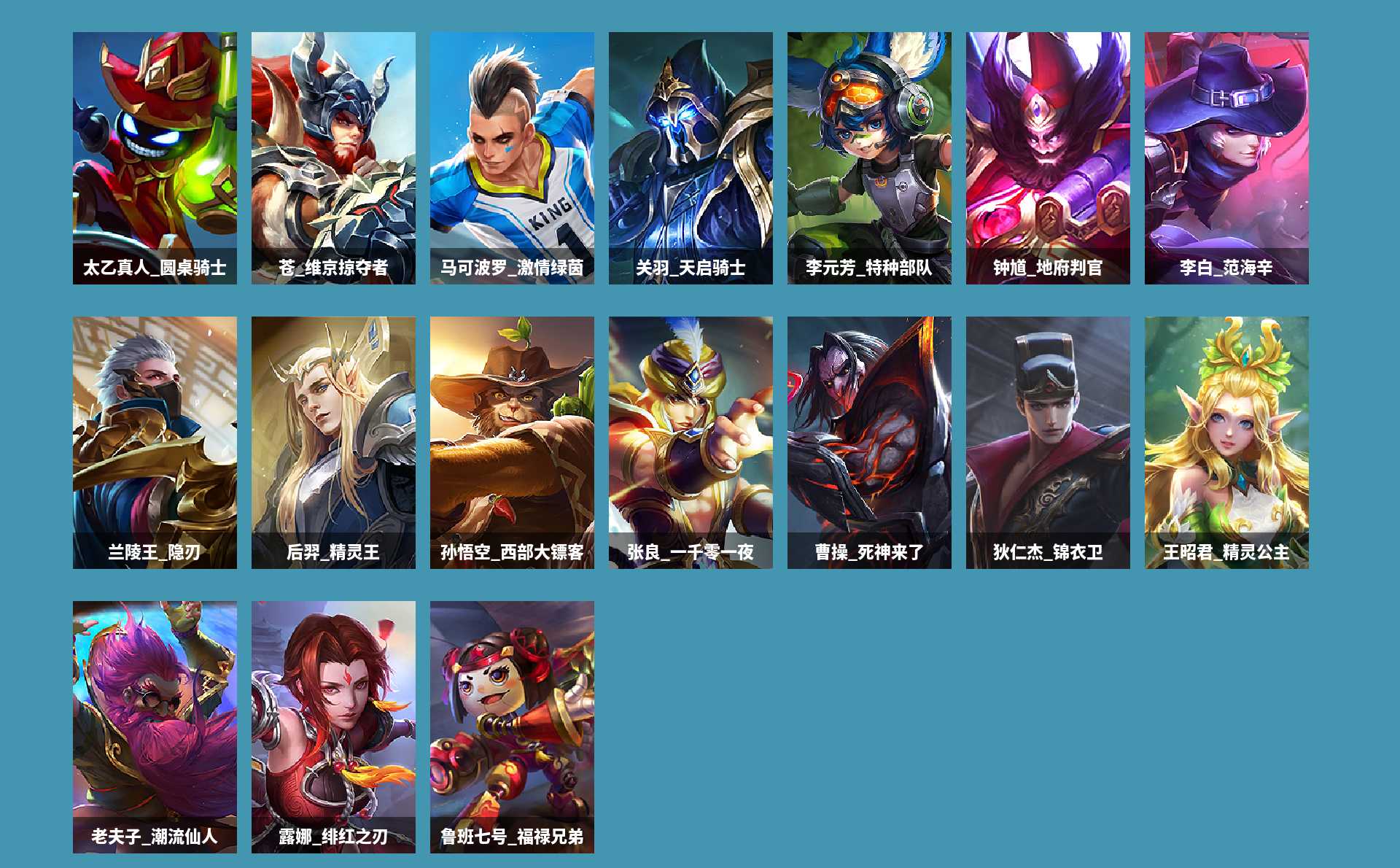
Task: Click the 钟馗_地府判官 skin card
Action: pos(1048,158)
